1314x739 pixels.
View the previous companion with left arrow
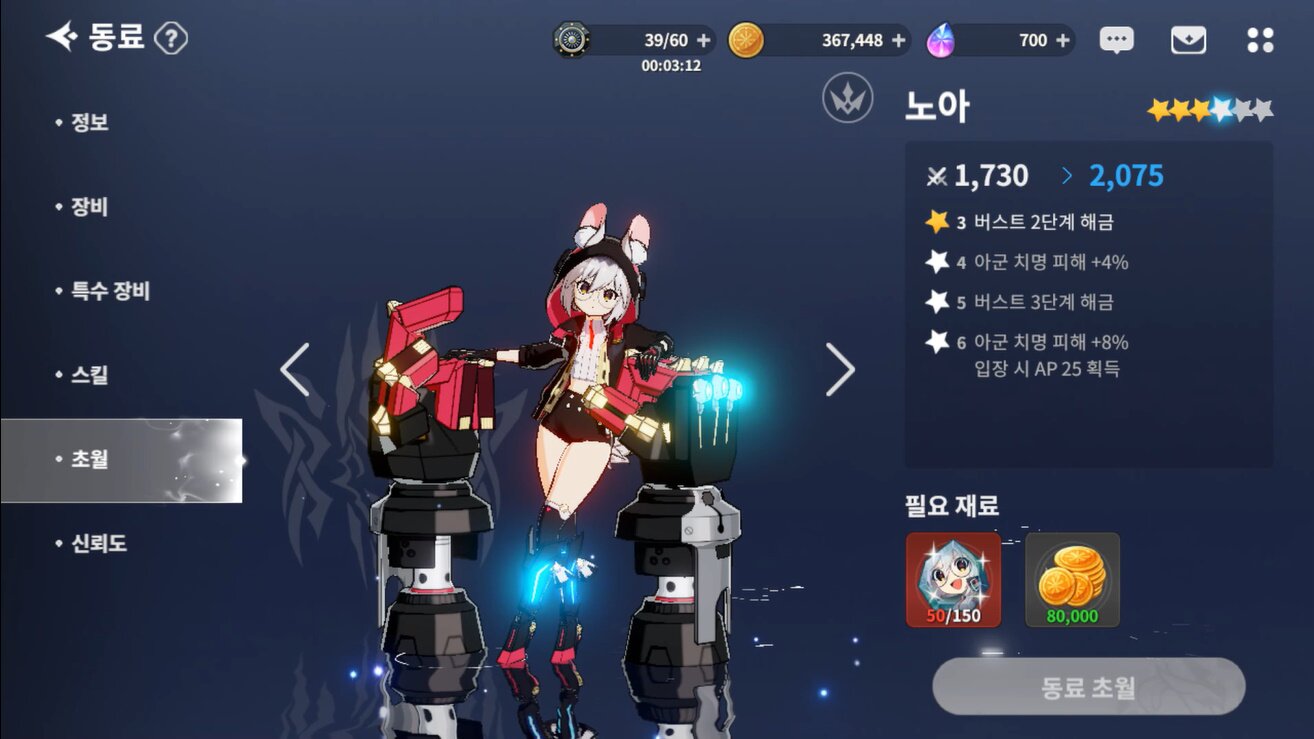[x=295, y=370]
